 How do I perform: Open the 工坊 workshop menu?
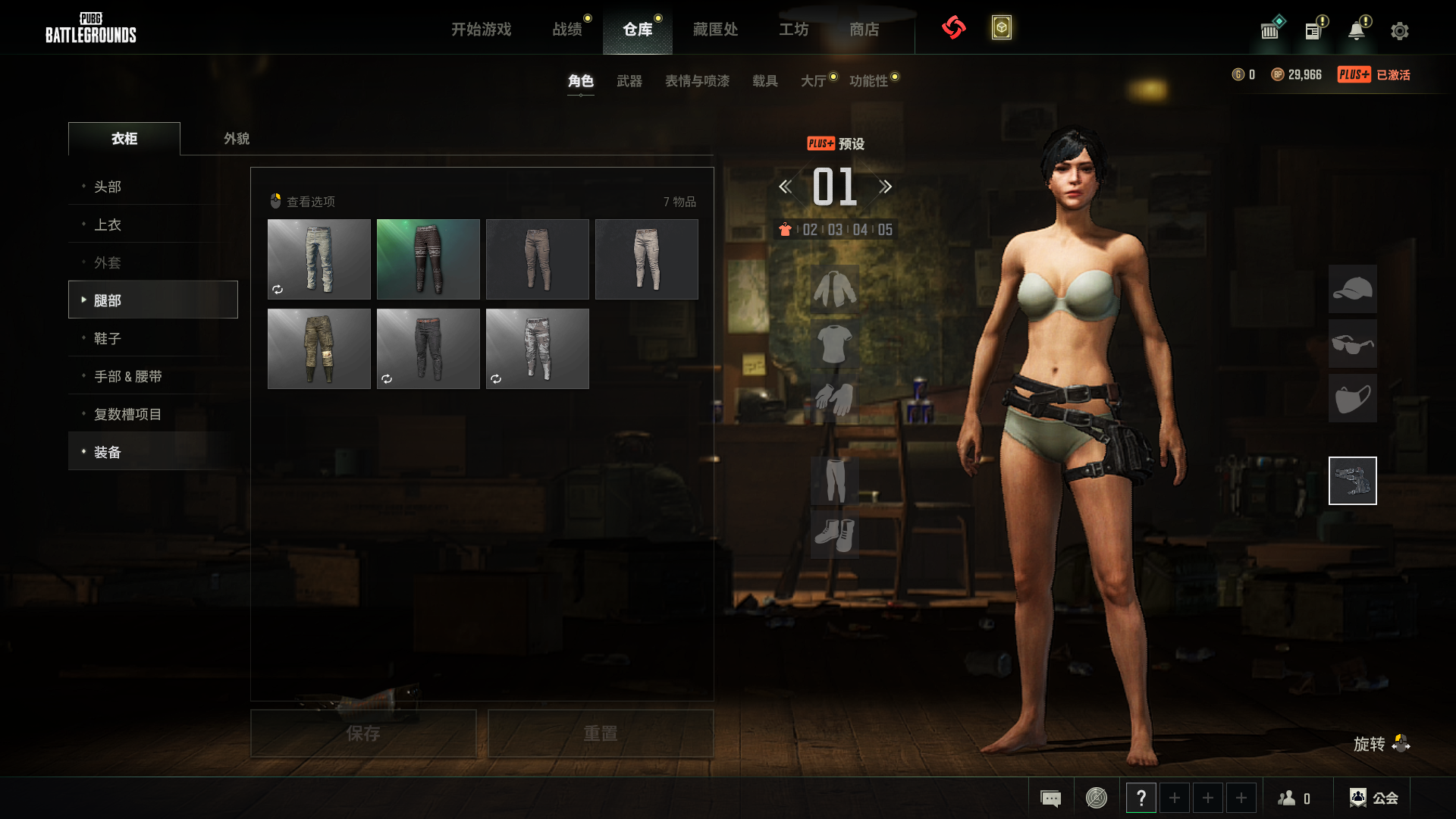pyautogui.click(x=793, y=30)
